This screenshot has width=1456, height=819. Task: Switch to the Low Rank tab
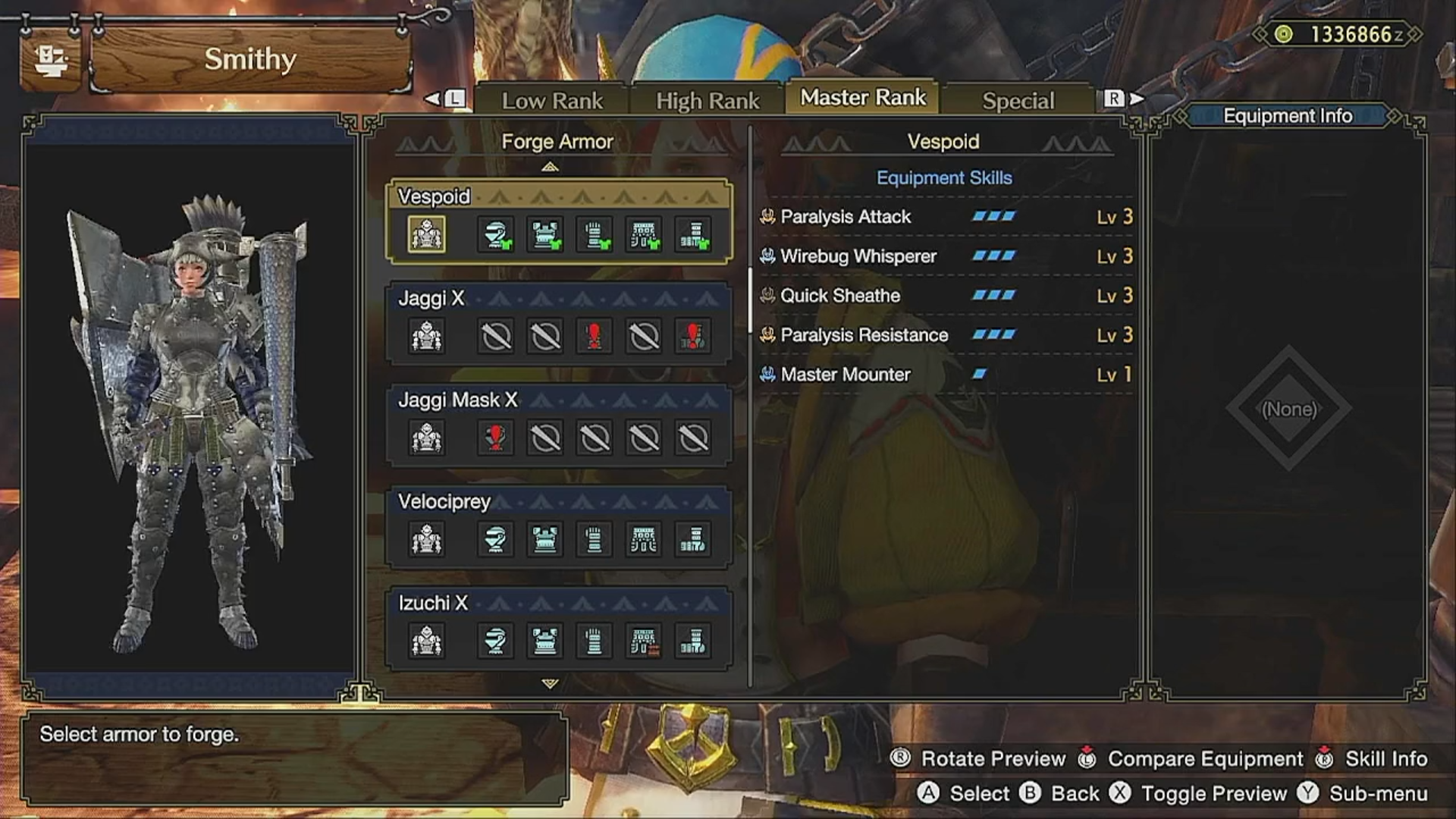551,100
